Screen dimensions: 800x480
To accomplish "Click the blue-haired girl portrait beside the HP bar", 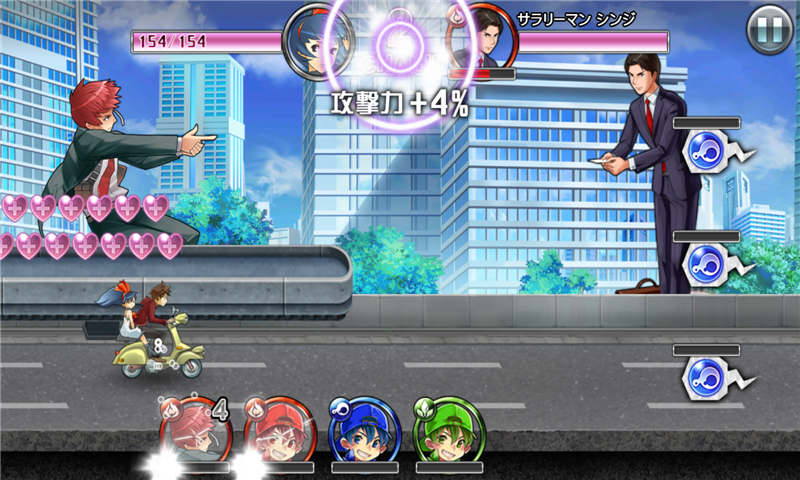I will 313,42.
